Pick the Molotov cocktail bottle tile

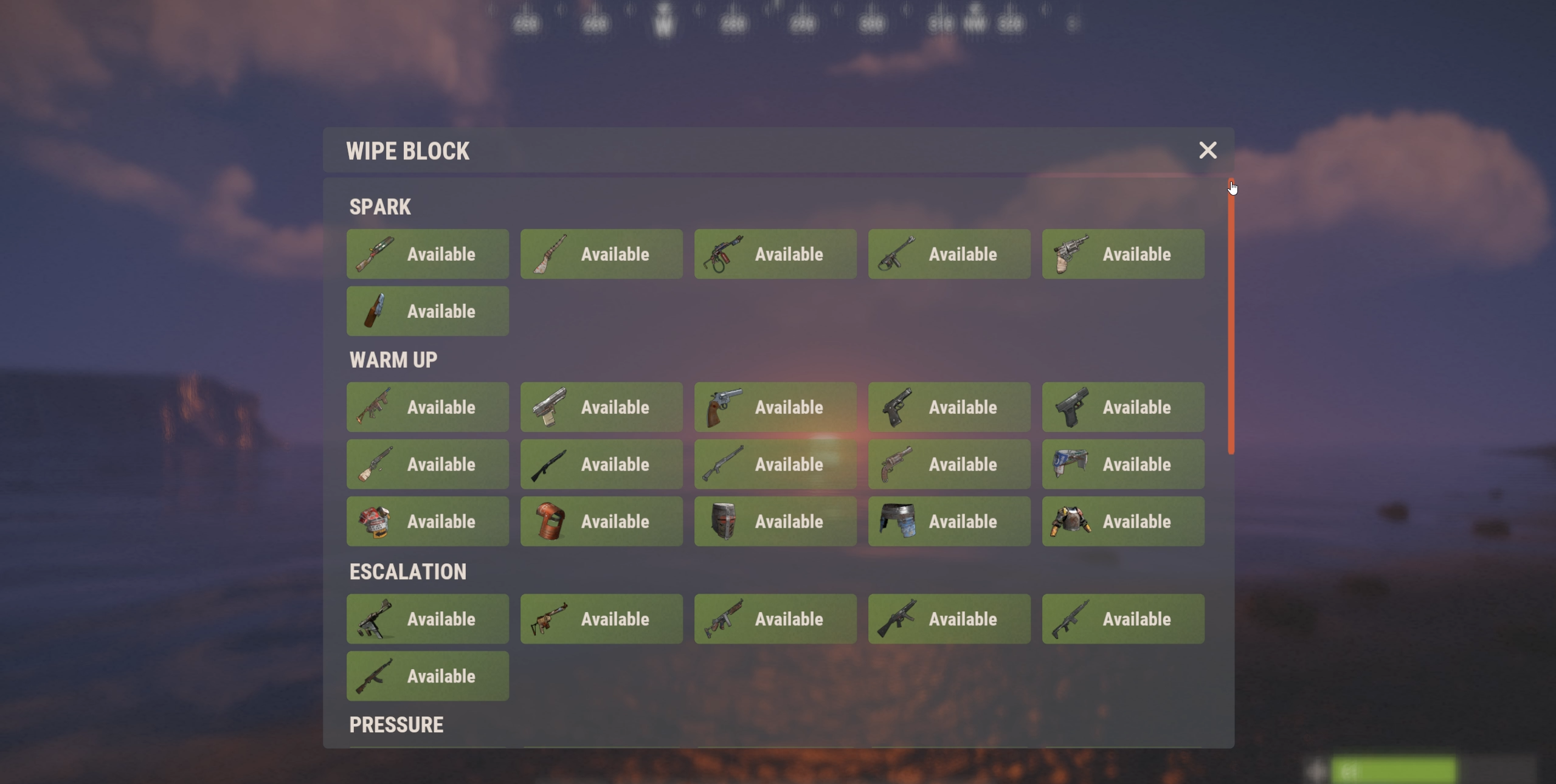(427, 311)
